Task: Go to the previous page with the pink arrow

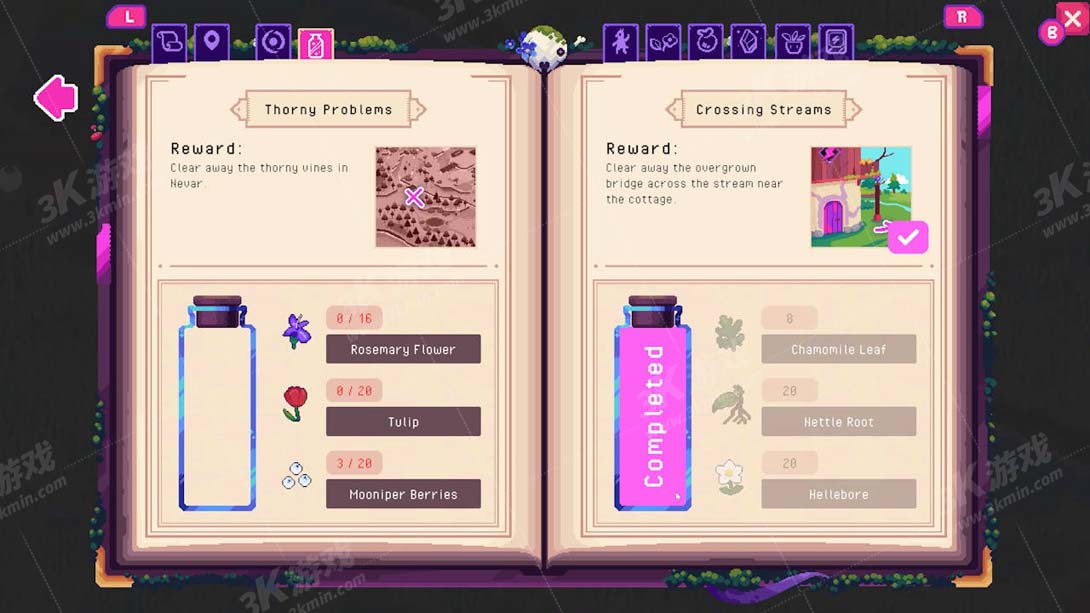Action: 56,97
